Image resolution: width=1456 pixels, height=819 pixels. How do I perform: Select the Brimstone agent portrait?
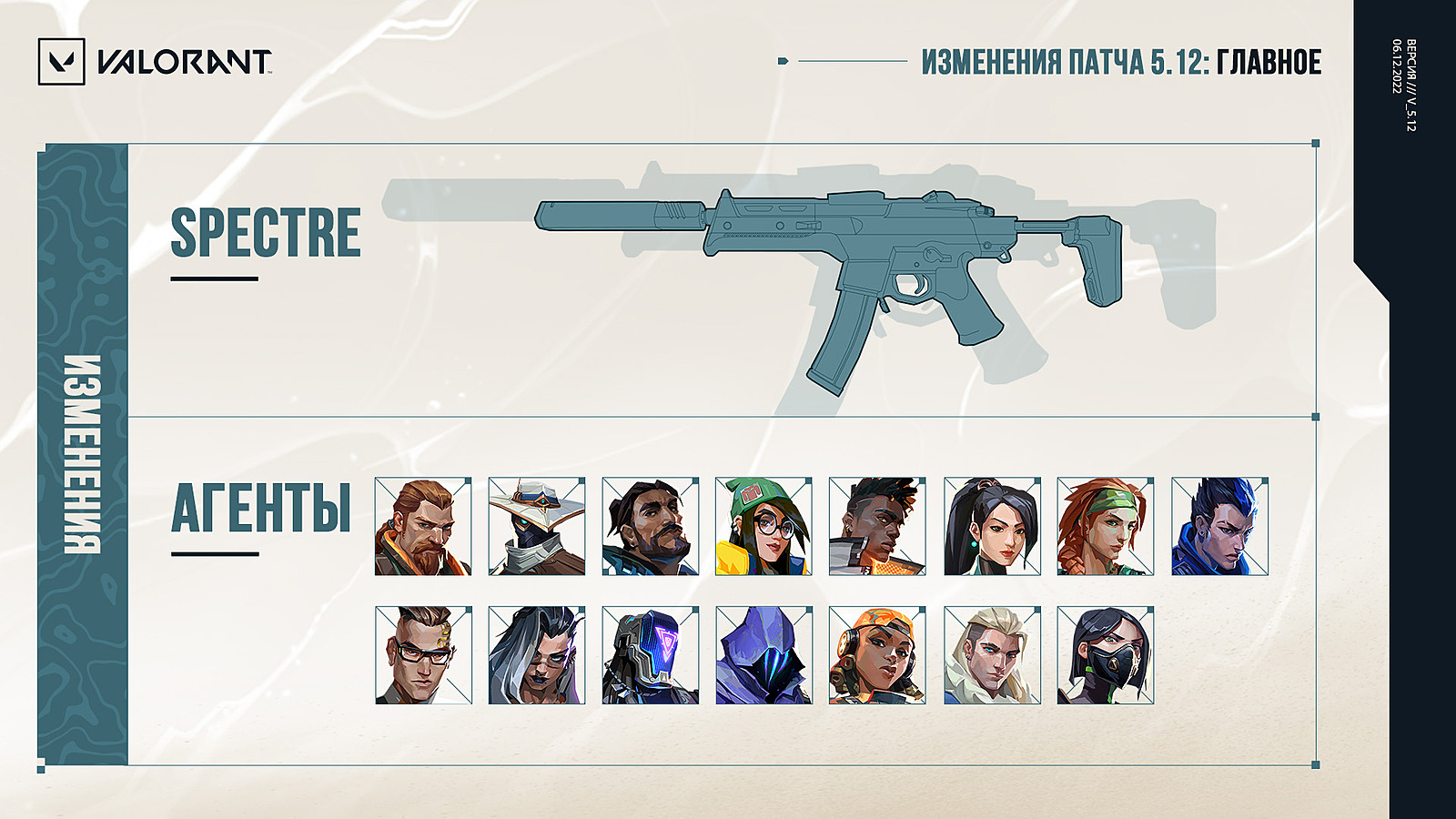tap(423, 526)
